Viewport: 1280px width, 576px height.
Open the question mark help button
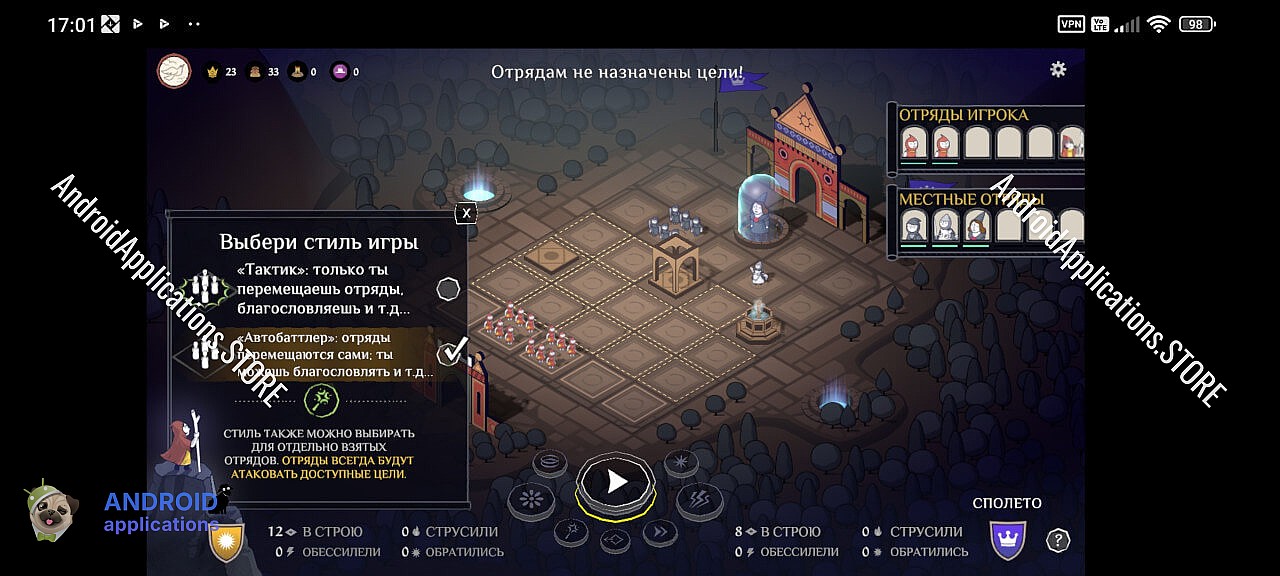click(1058, 540)
